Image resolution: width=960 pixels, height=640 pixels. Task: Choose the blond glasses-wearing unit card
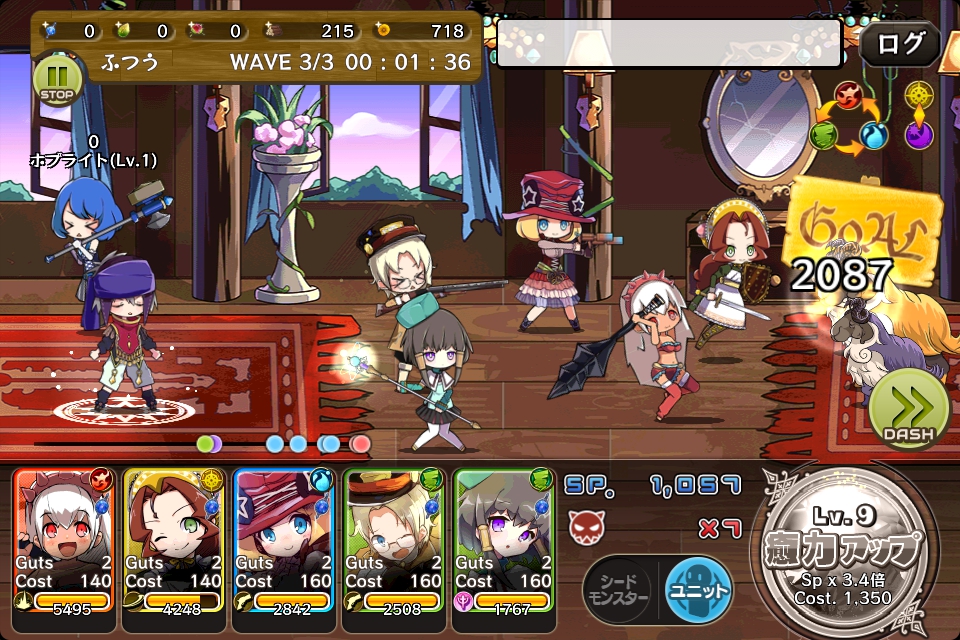click(394, 540)
